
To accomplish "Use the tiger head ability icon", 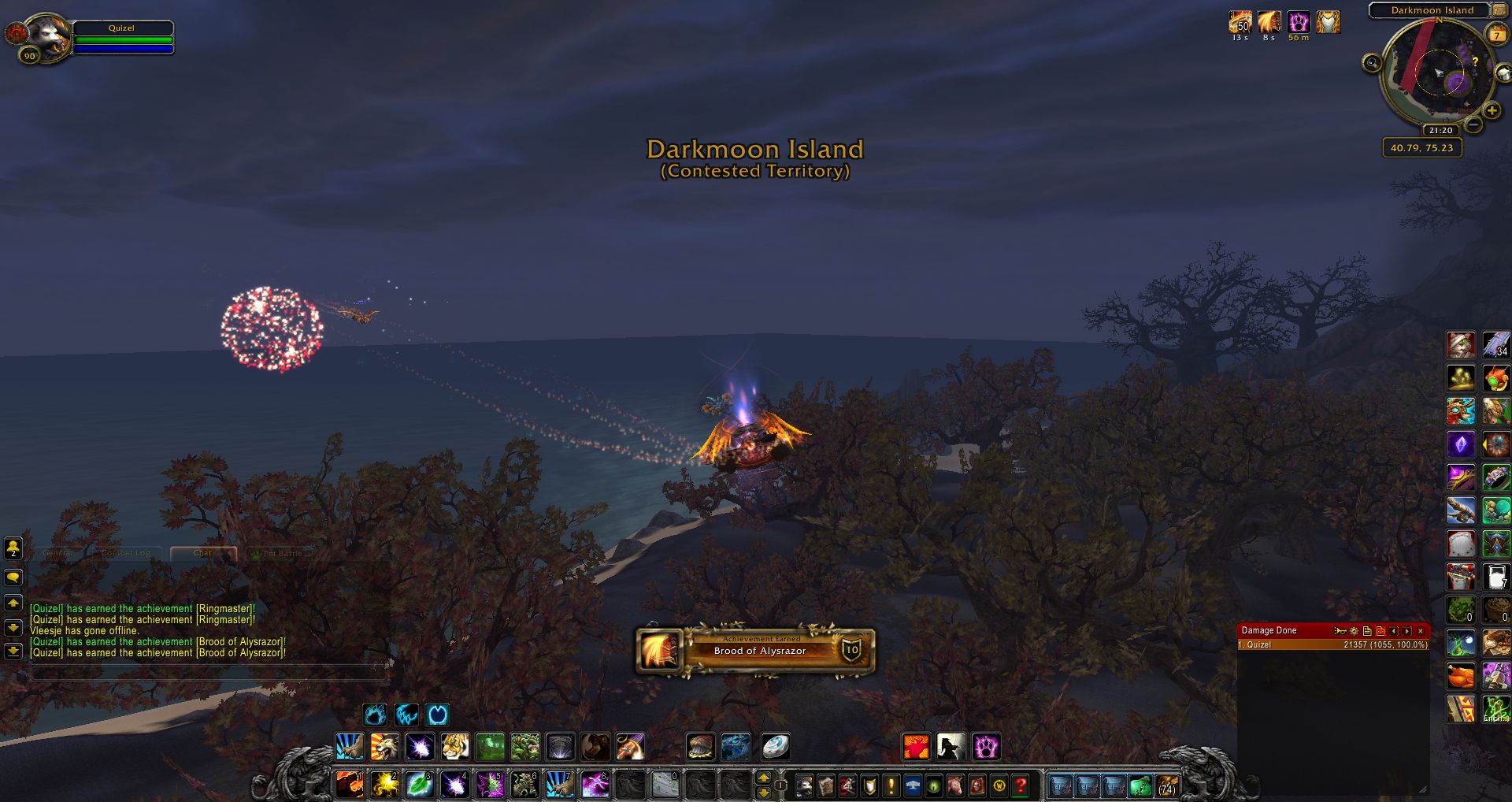I will click(455, 746).
